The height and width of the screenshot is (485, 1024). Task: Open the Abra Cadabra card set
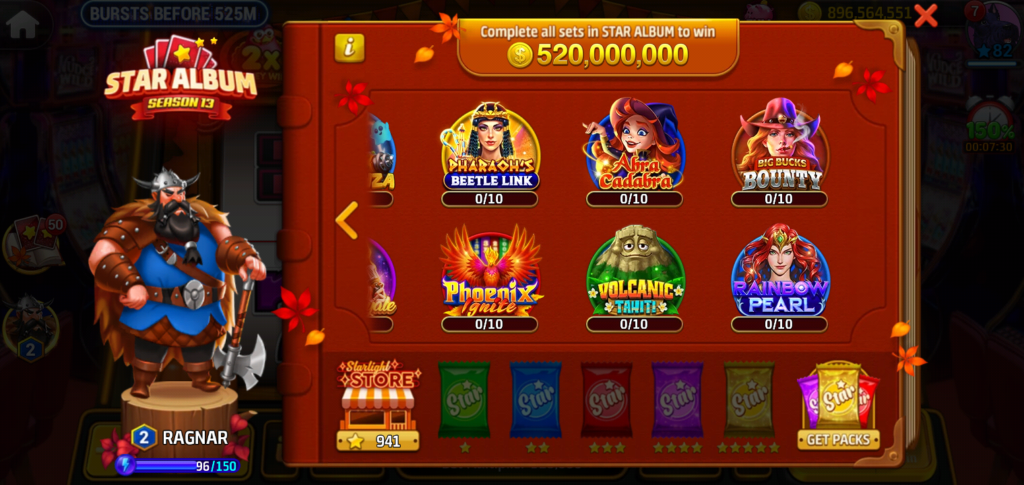point(634,150)
